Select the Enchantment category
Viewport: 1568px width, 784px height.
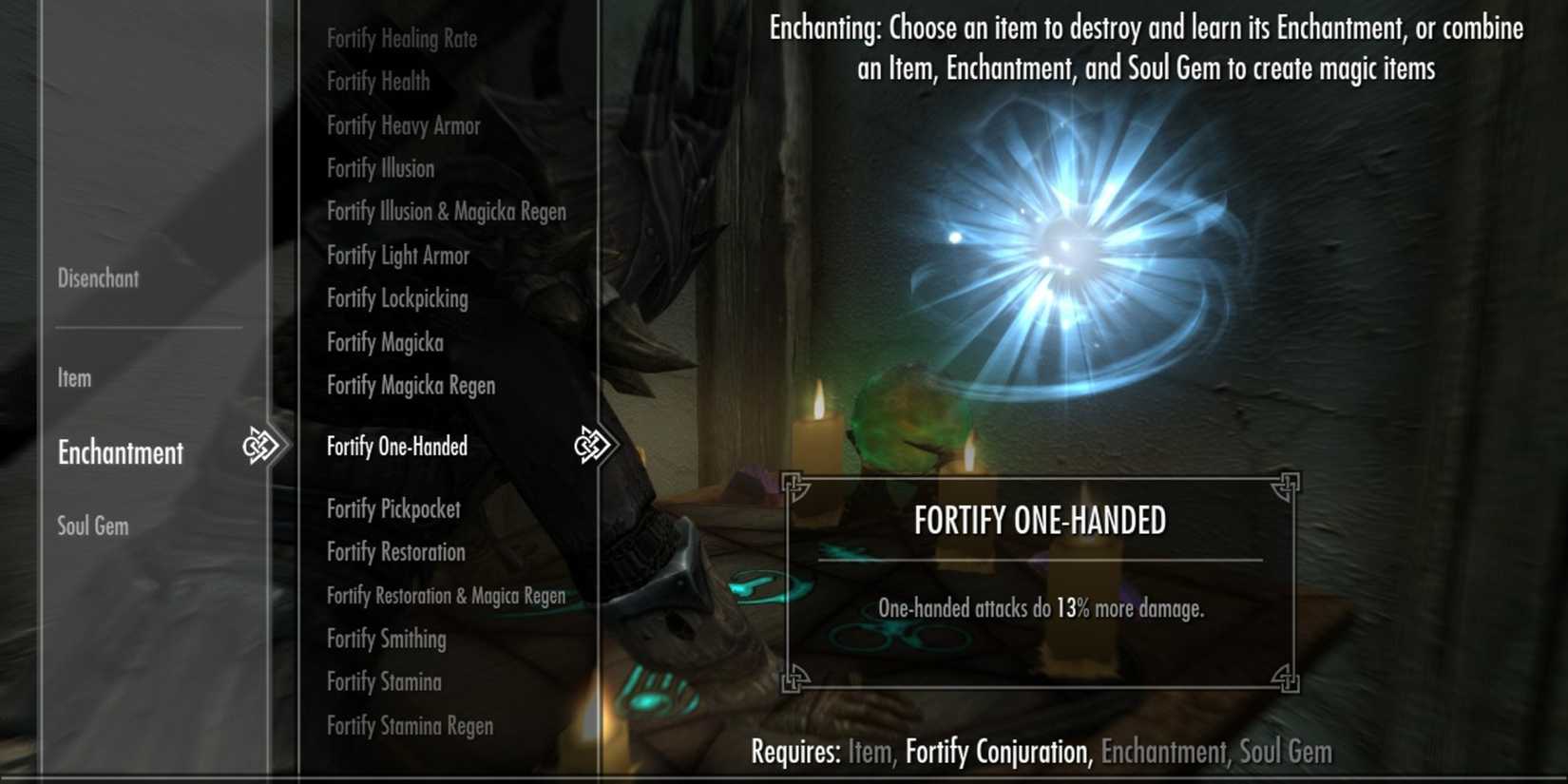[120, 453]
